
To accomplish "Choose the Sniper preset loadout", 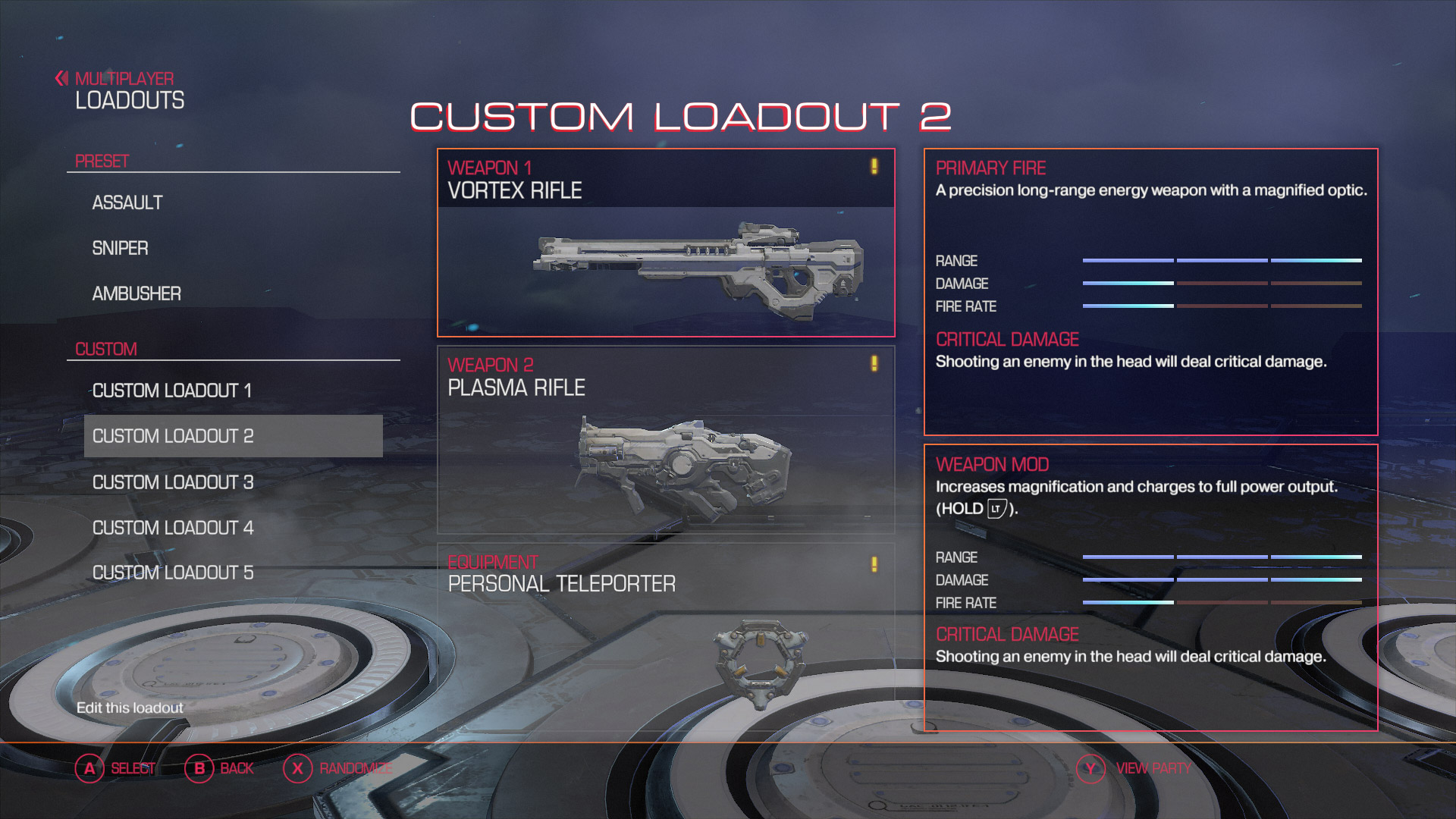I will [120, 249].
